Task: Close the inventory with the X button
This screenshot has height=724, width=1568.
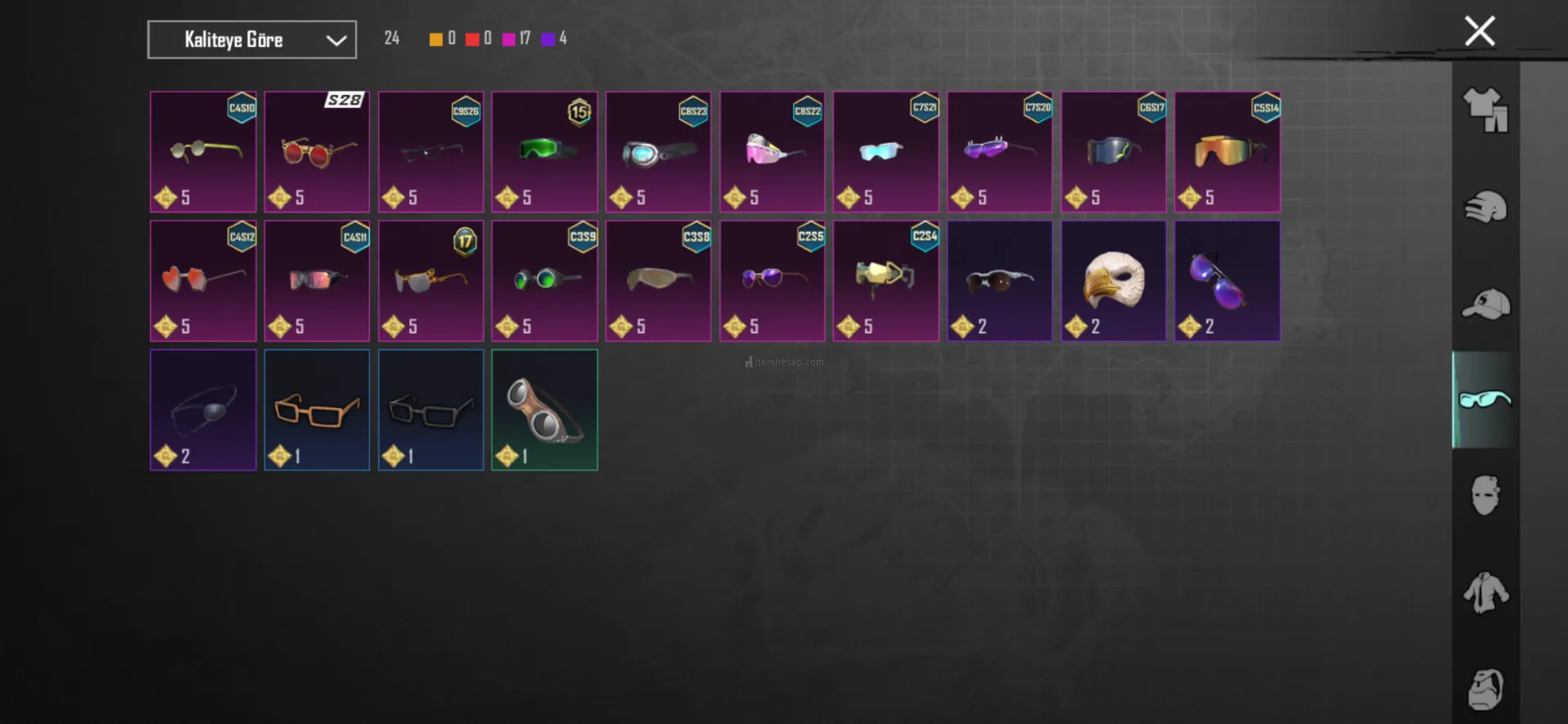Action: pyautogui.click(x=1479, y=32)
